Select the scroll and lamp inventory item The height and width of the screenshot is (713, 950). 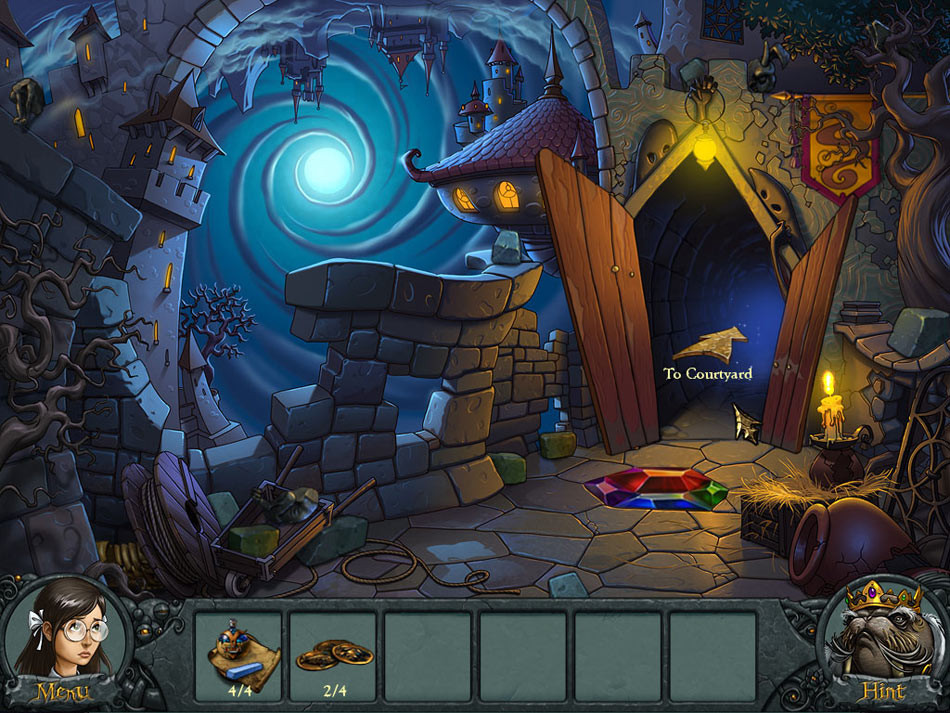coord(238,652)
